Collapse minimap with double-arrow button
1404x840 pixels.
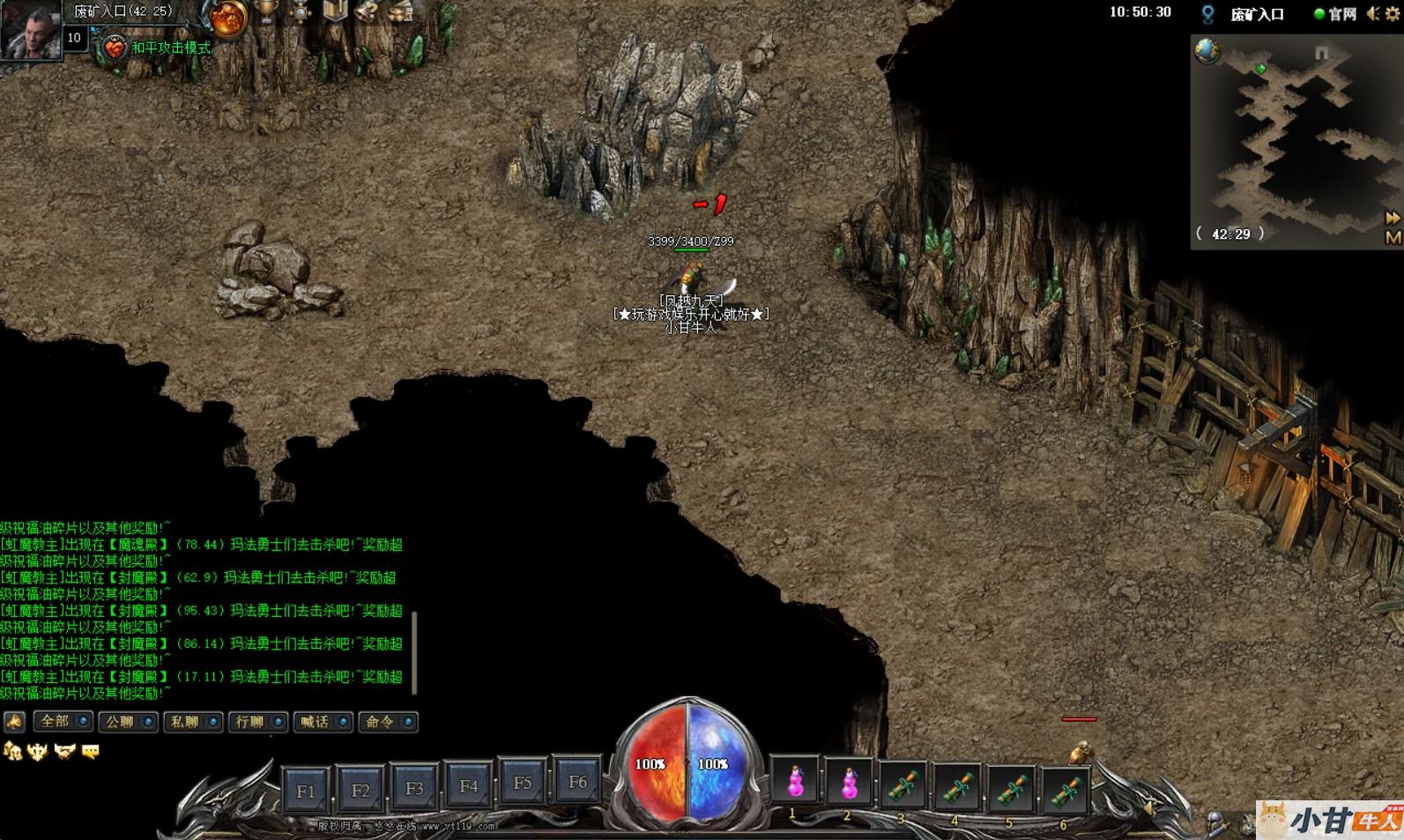tap(1393, 217)
